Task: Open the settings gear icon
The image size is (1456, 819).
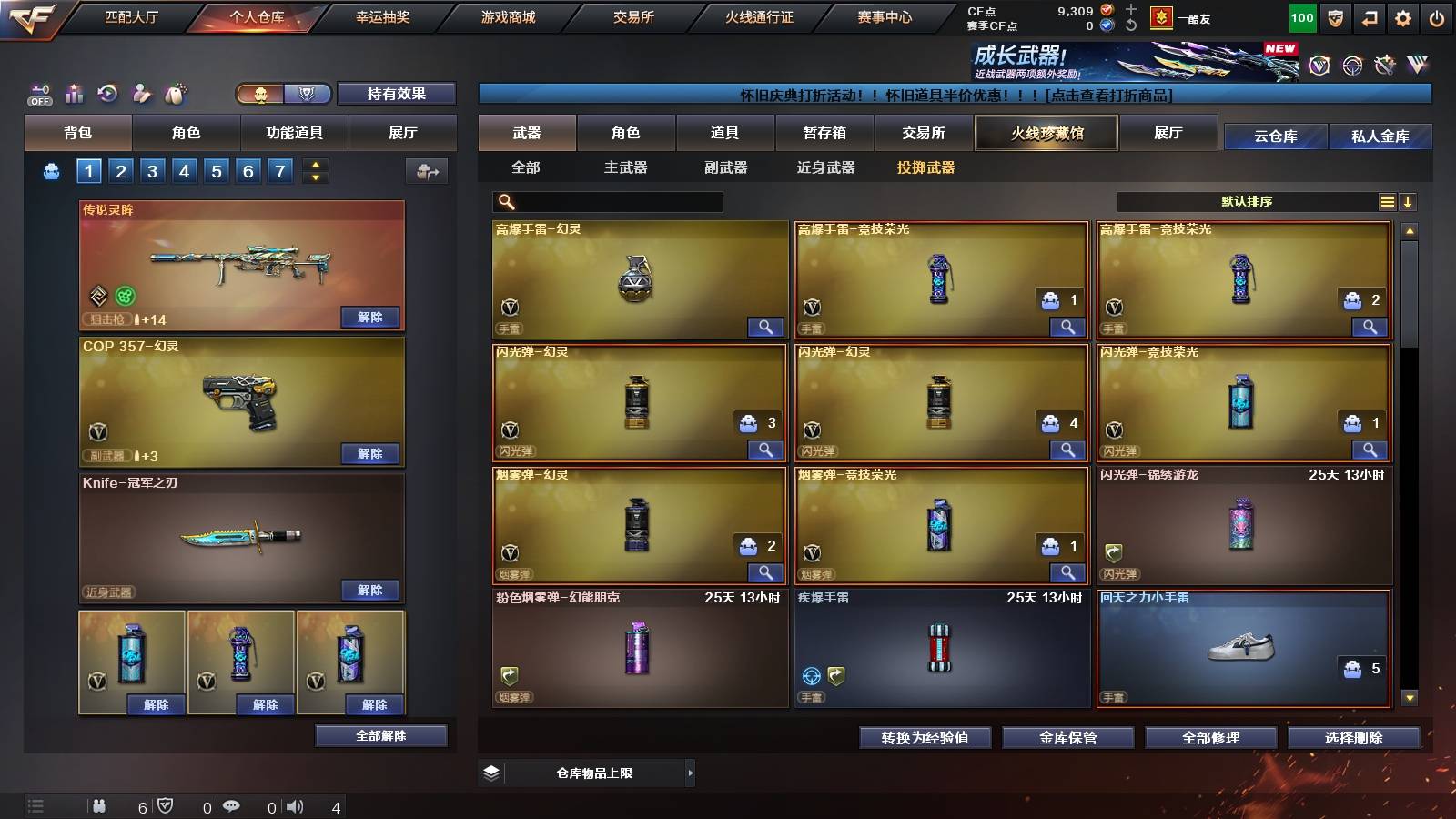Action: click(x=1404, y=16)
